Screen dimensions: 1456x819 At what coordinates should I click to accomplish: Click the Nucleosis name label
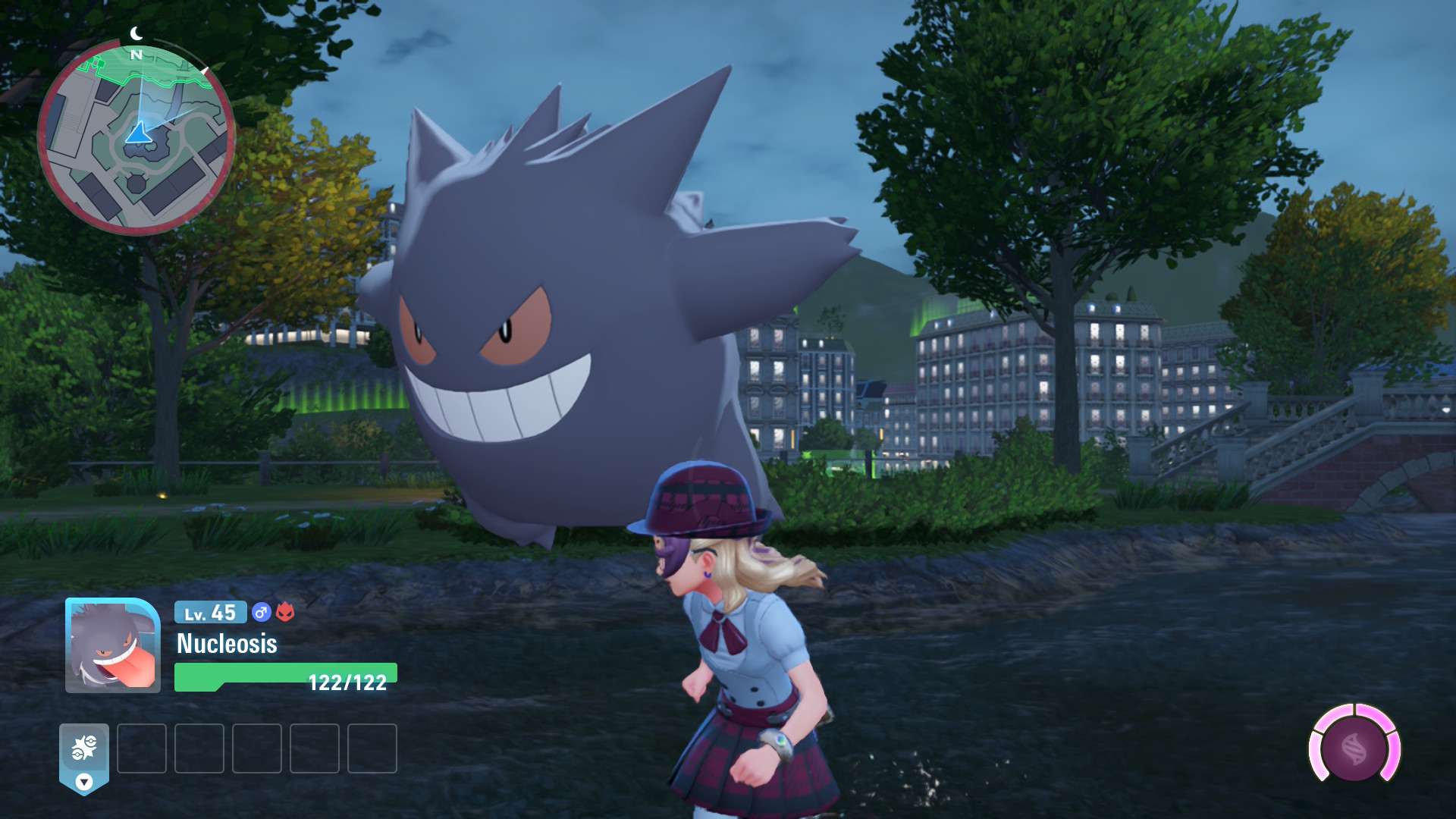coord(227,644)
